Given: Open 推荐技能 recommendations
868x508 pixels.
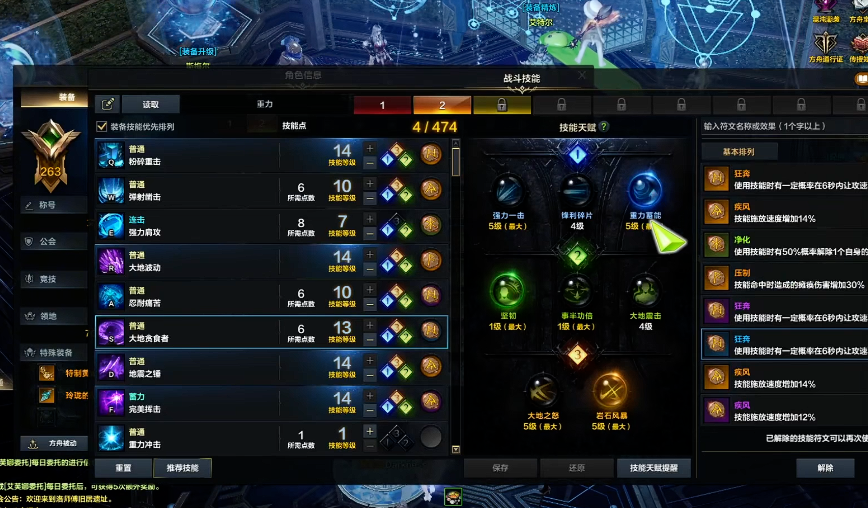Looking at the screenshot, I should 183,468.
